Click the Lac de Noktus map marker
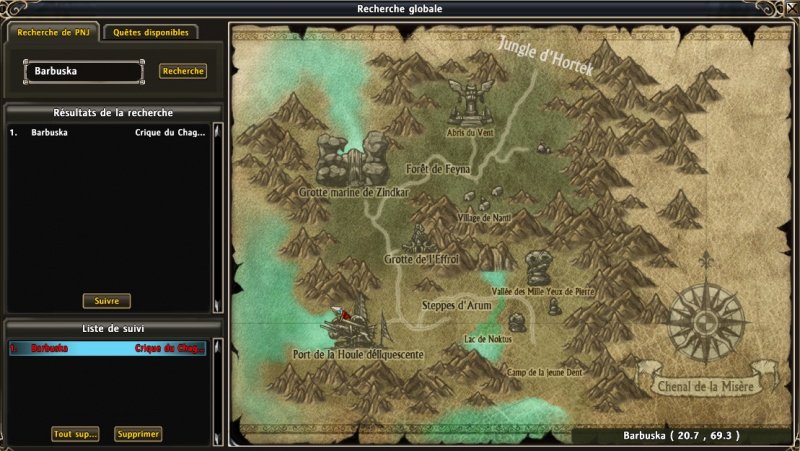 516,323
